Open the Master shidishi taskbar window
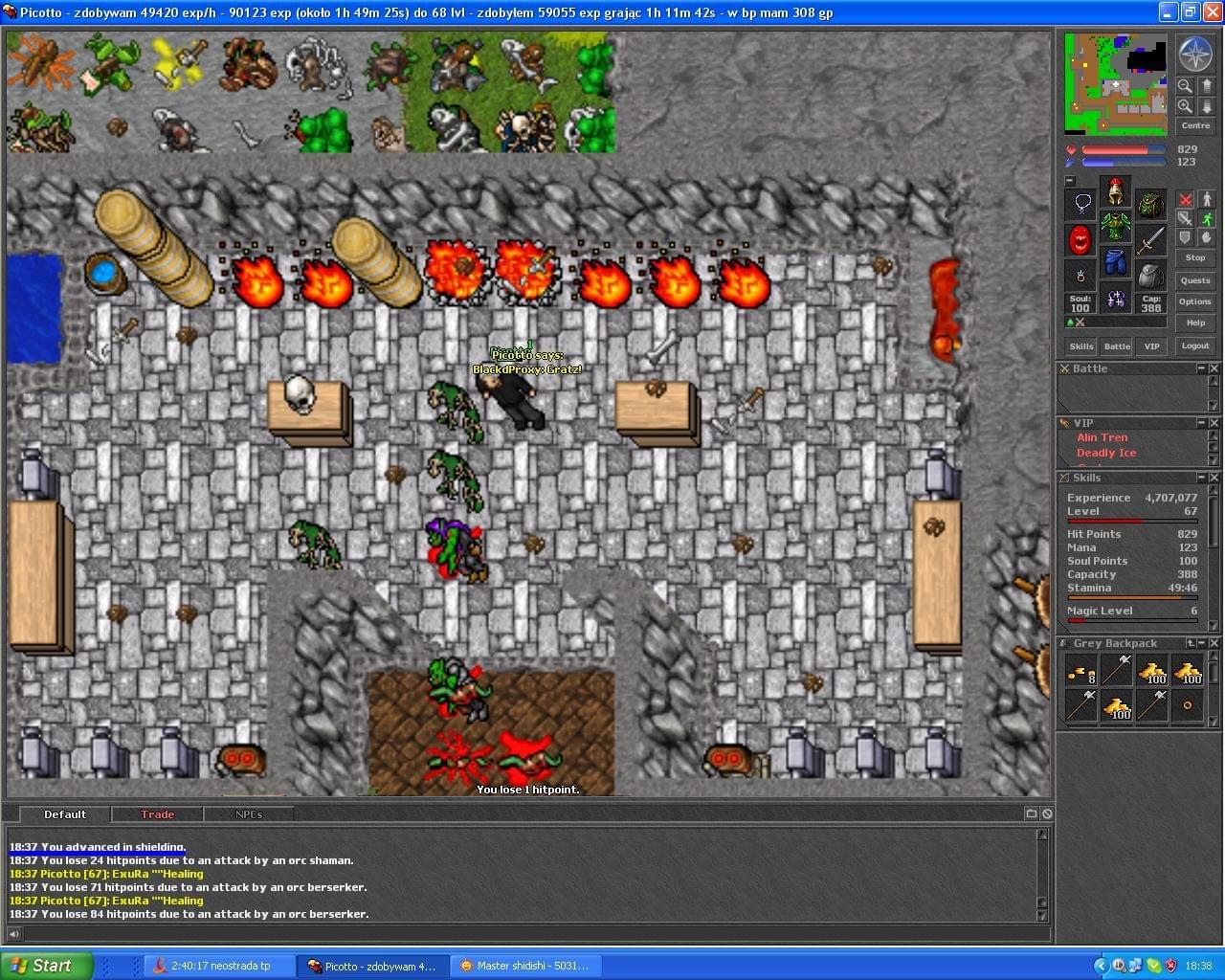The width and height of the screenshot is (1225, 980). click(x=524, y=966)
